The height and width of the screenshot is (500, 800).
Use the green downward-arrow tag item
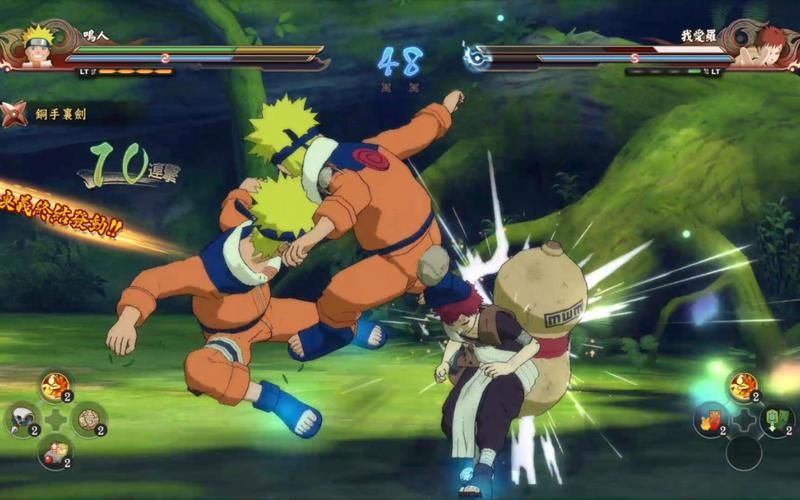(776, 419)
